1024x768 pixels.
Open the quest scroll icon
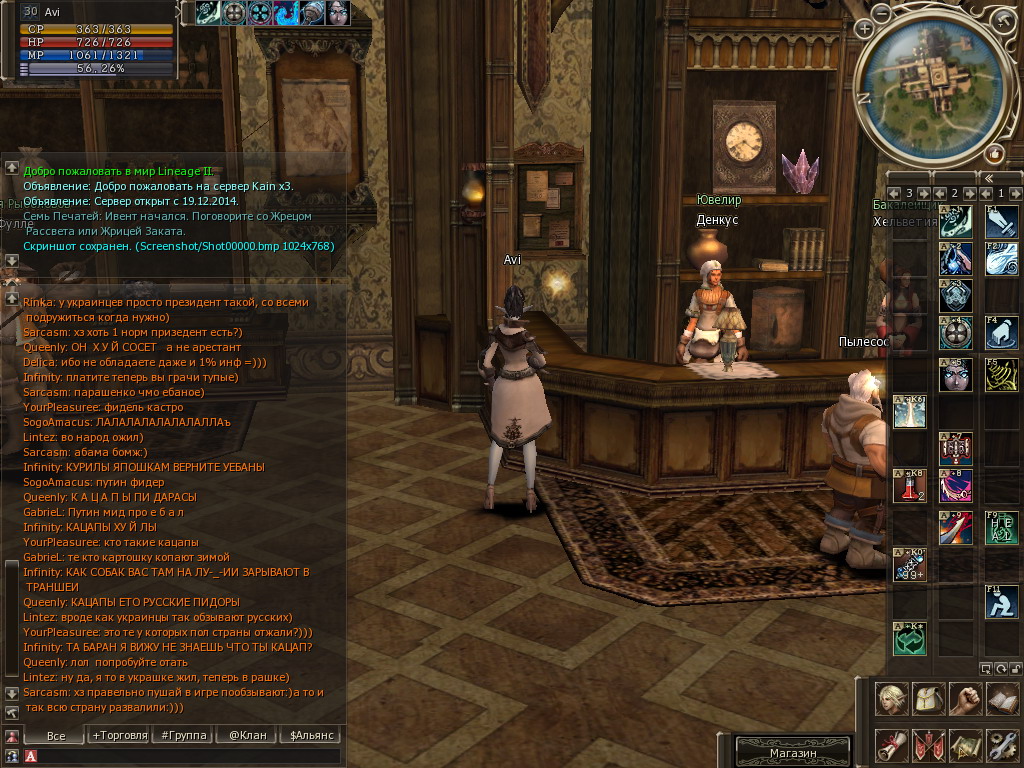[x=892, y=745]
